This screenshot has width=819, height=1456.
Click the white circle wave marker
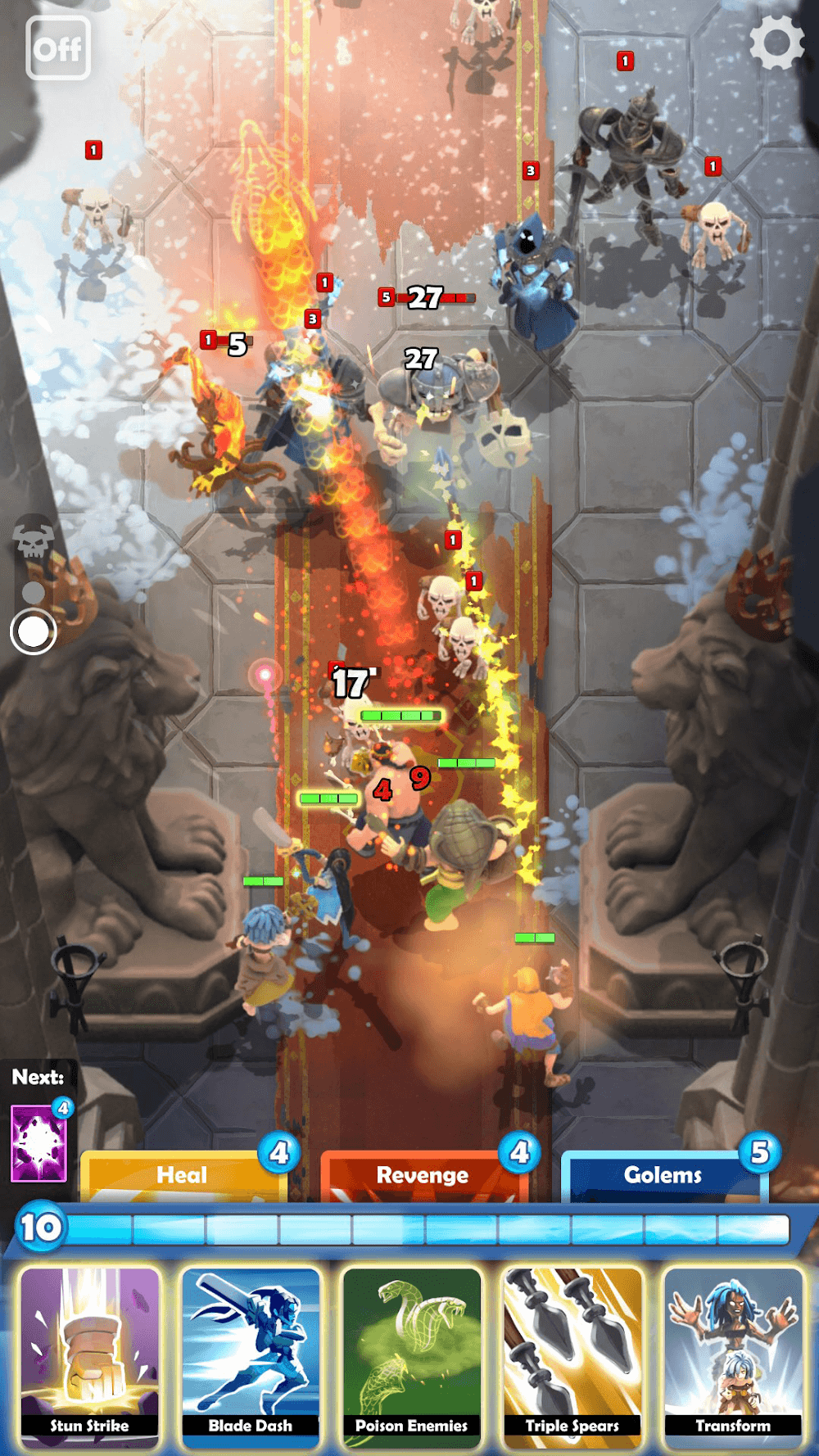point(34,631)
